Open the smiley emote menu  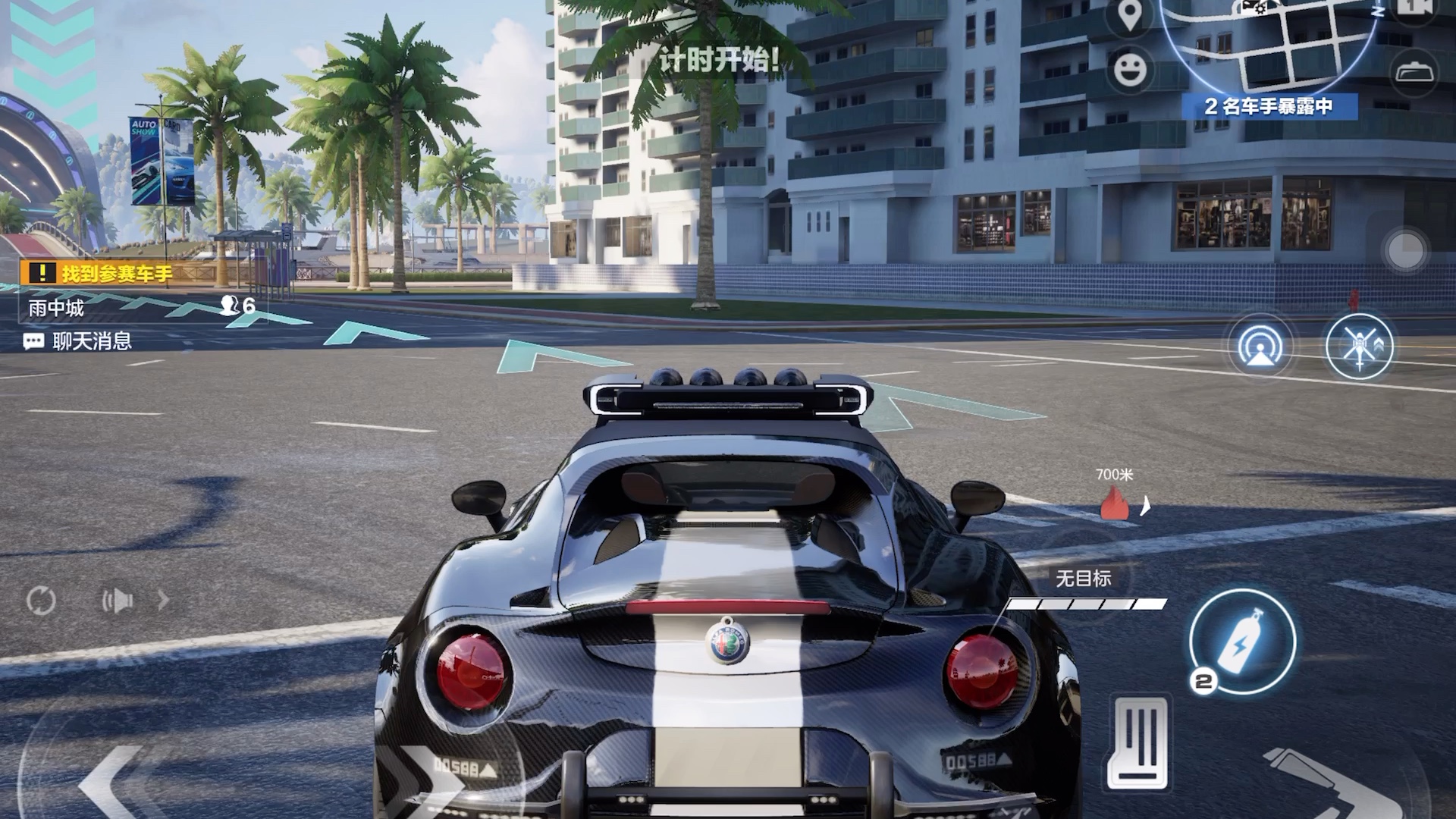click(x=1130, y=70)
